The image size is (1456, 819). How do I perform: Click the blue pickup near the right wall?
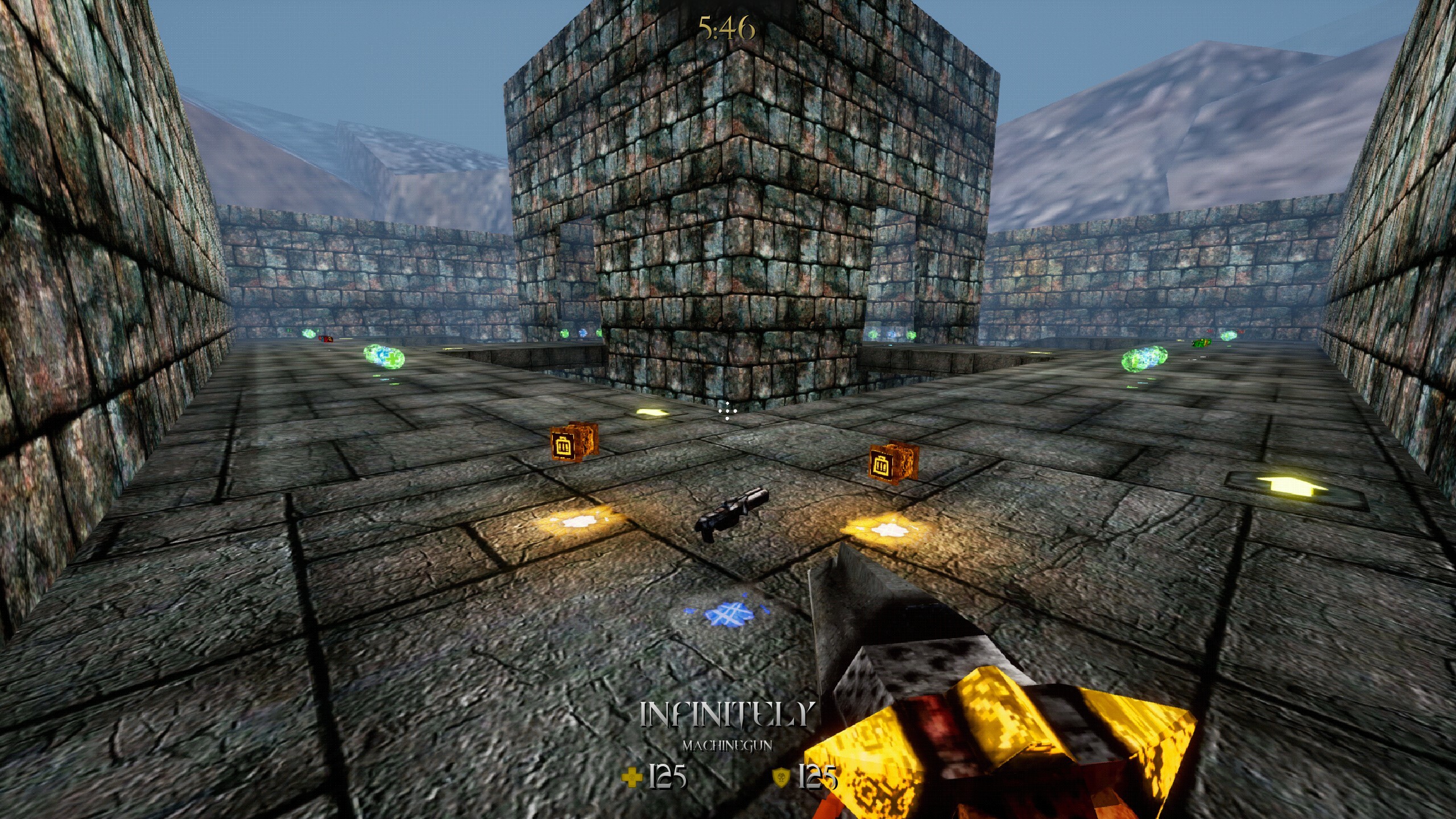pos(891,334)
